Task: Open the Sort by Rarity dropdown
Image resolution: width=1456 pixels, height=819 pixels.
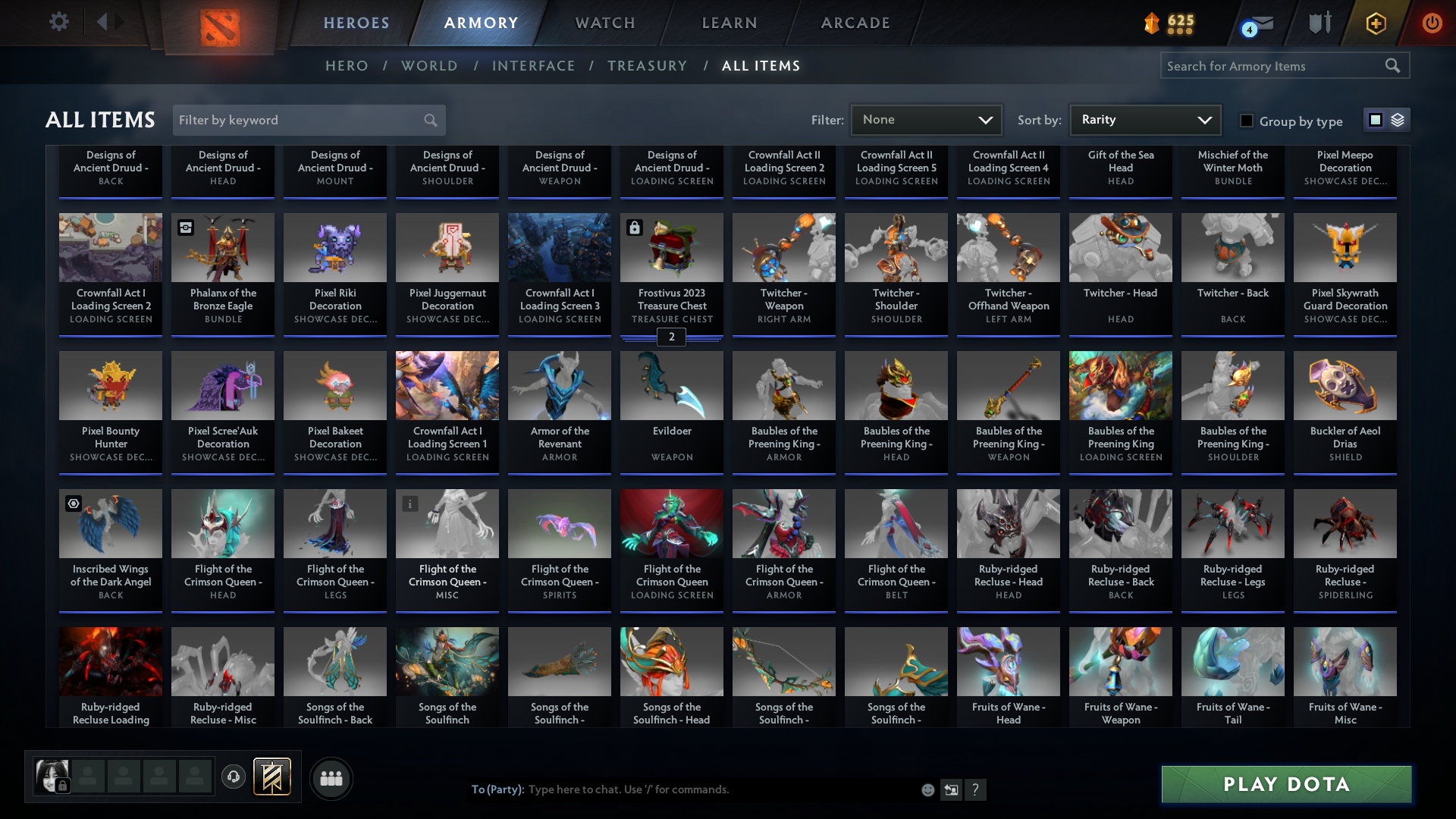Action: (1144, 119)
